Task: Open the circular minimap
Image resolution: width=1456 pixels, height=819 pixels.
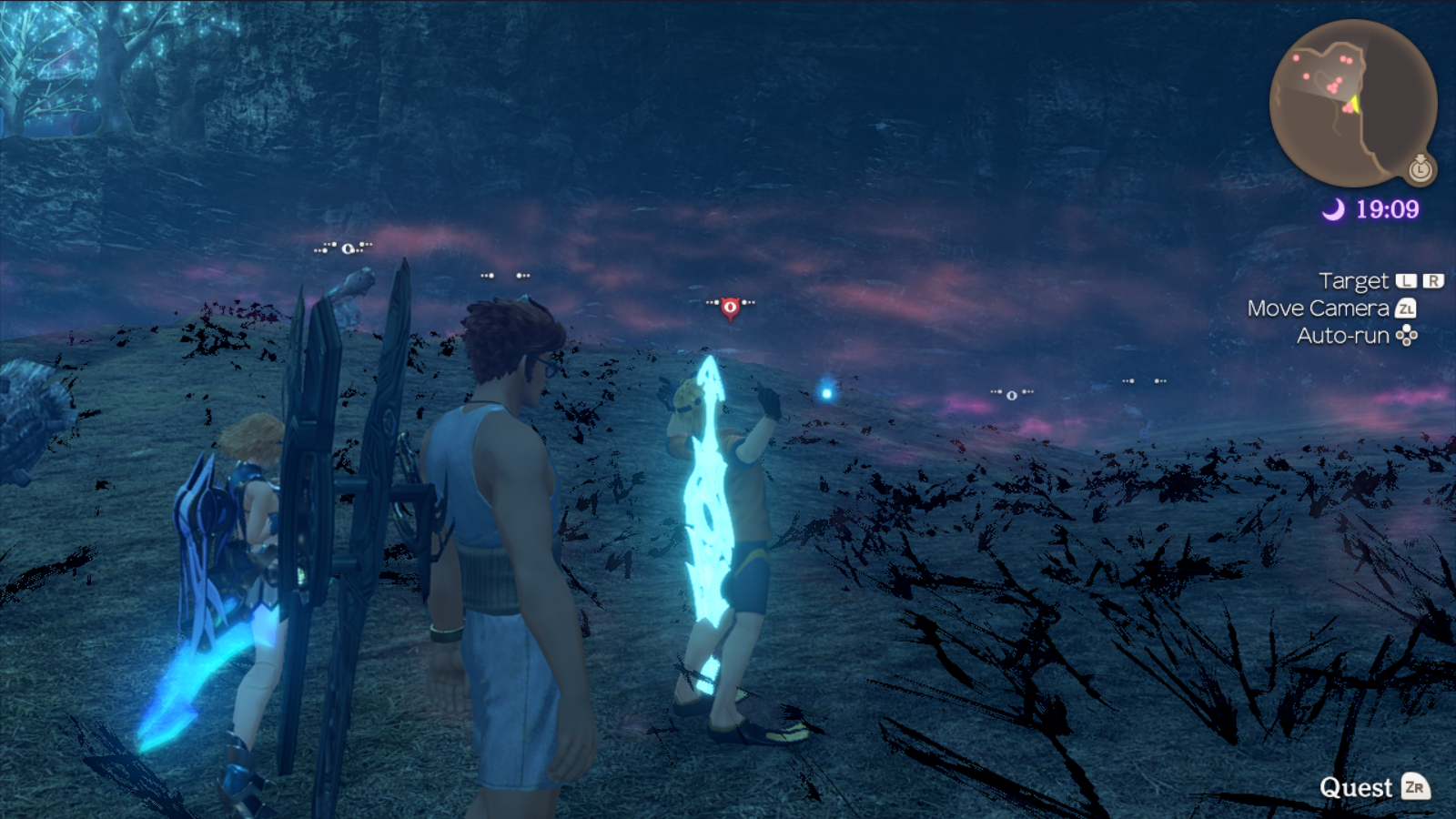Action: coord(1352,102)
